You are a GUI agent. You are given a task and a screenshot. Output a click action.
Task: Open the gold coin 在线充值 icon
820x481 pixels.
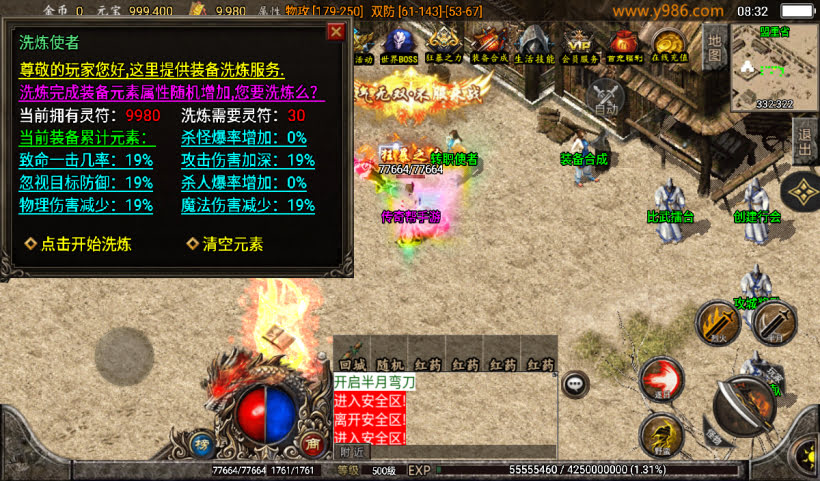[x=669, y=45]
